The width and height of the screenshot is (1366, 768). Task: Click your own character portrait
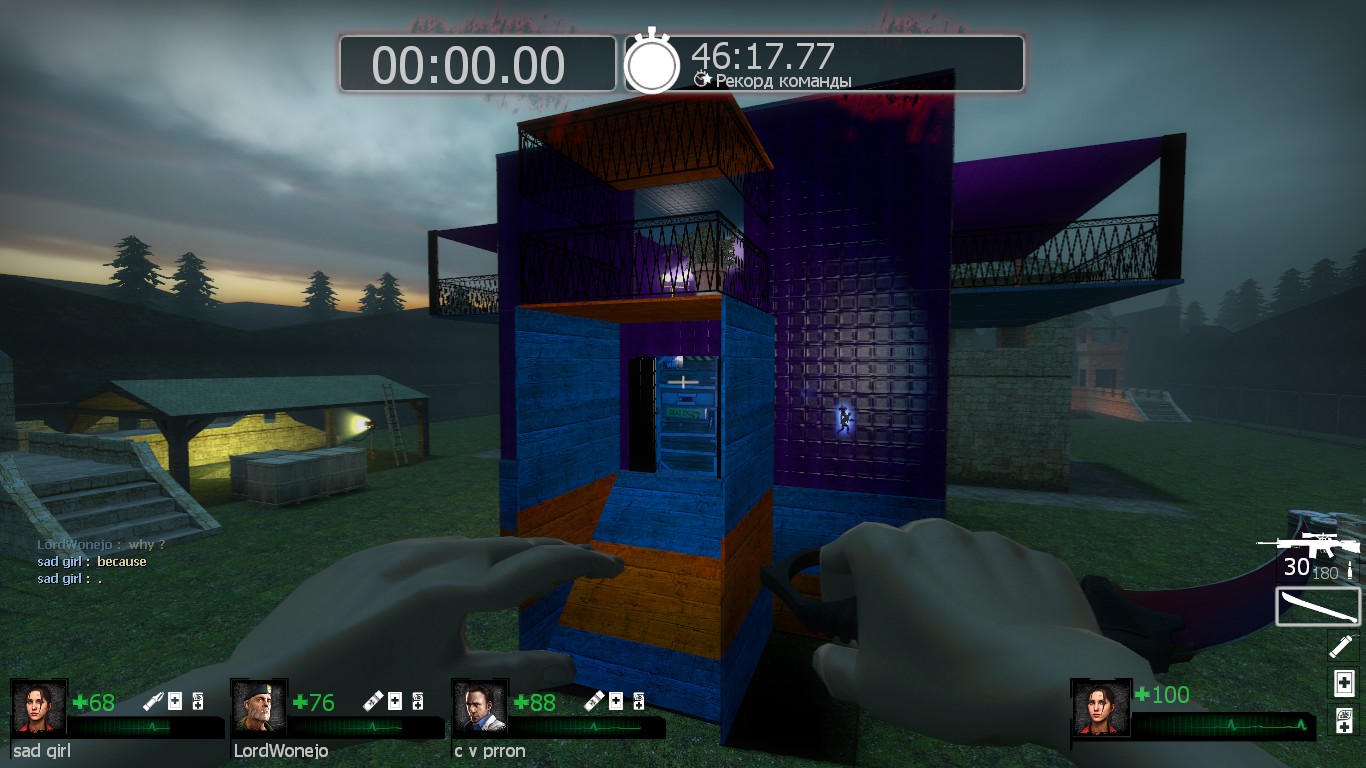pos(1100,708)
